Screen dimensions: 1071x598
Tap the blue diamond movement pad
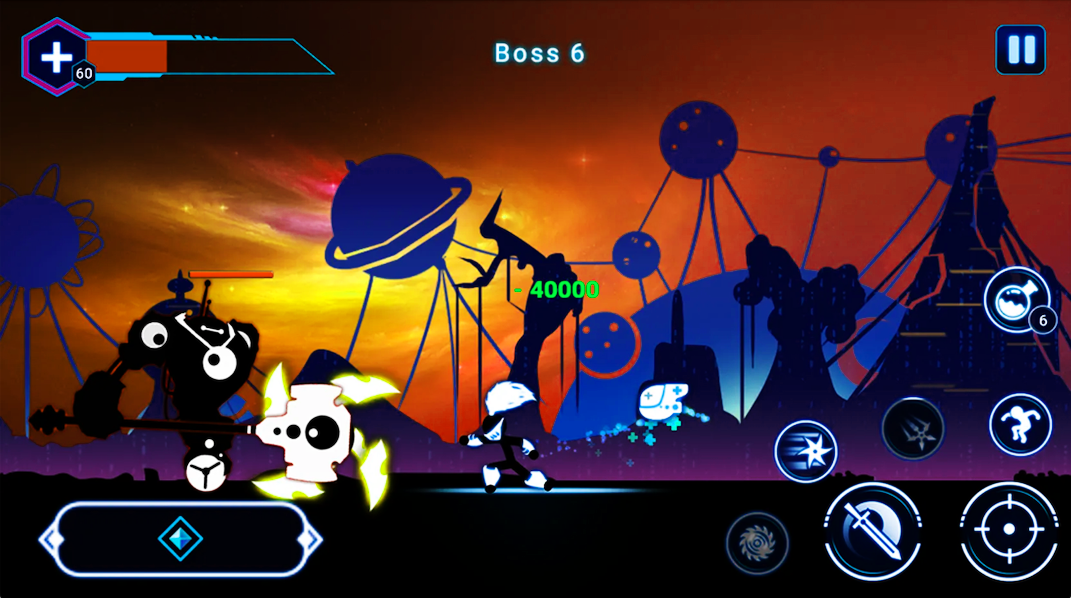coord(181,539)
